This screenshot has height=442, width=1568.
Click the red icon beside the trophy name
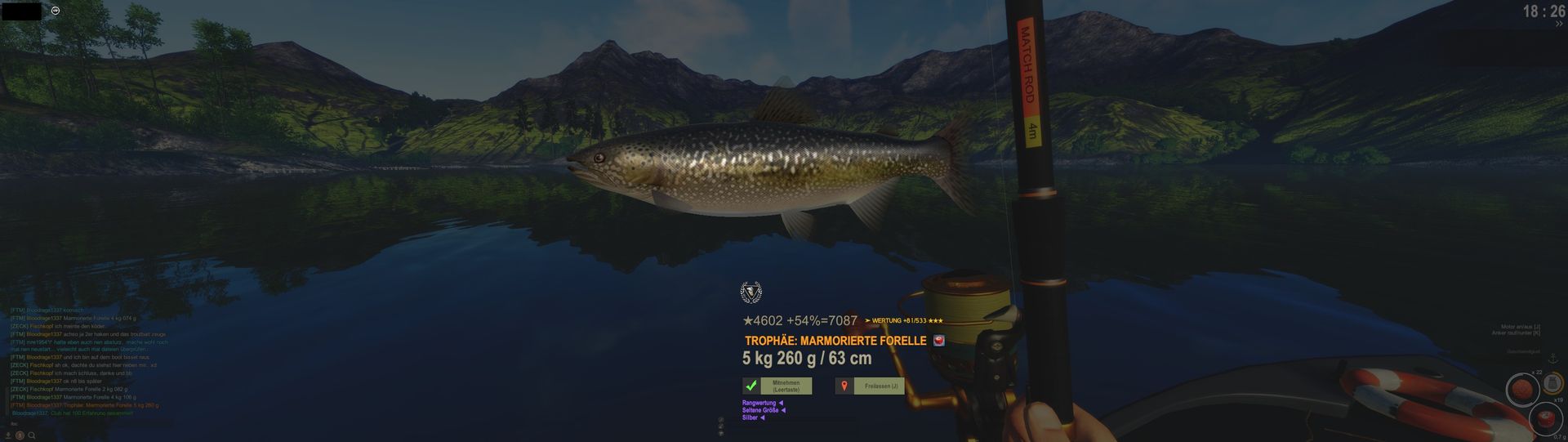click(x=938, y=341)
